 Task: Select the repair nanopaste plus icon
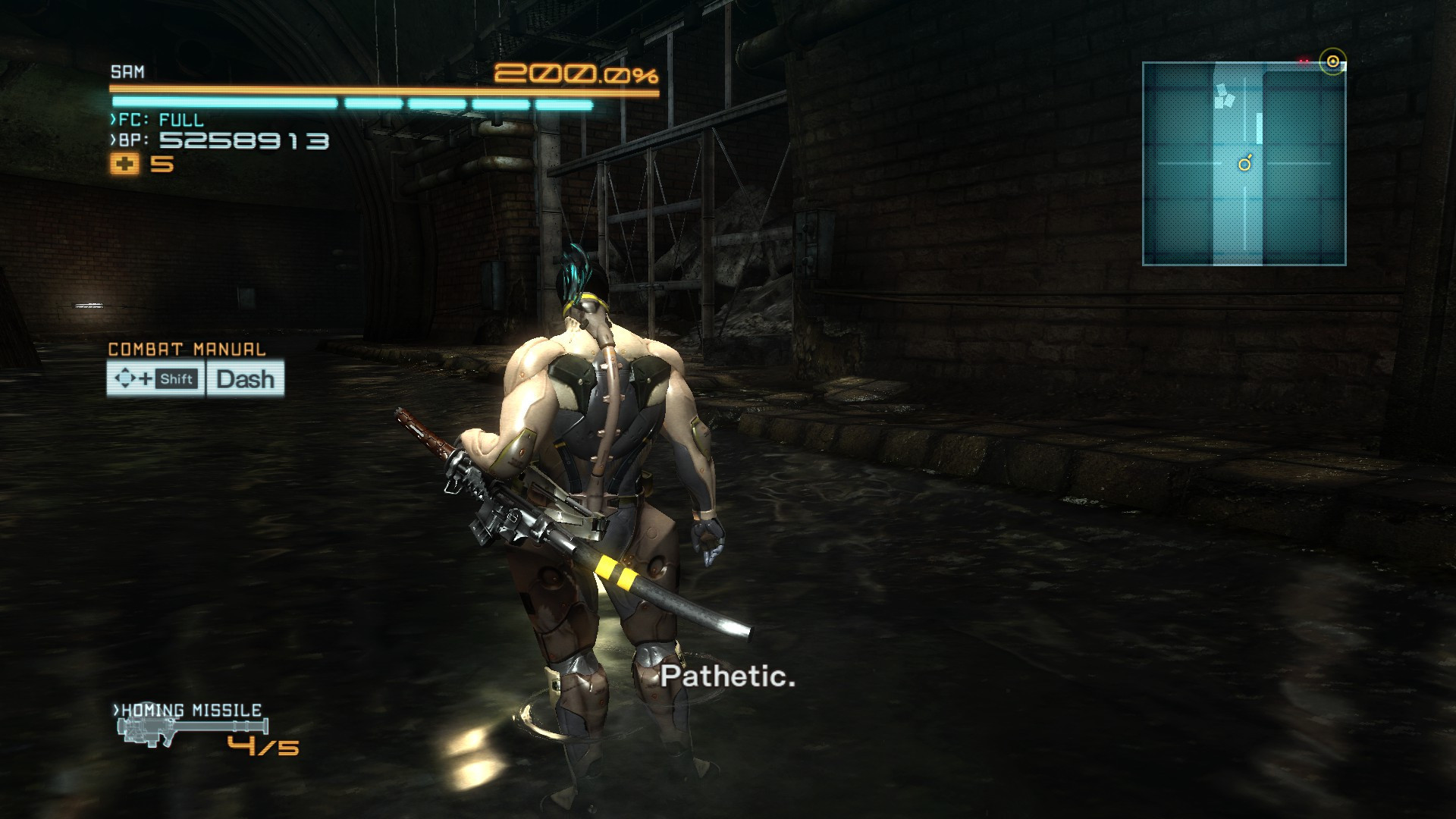[x=123, y=163]
